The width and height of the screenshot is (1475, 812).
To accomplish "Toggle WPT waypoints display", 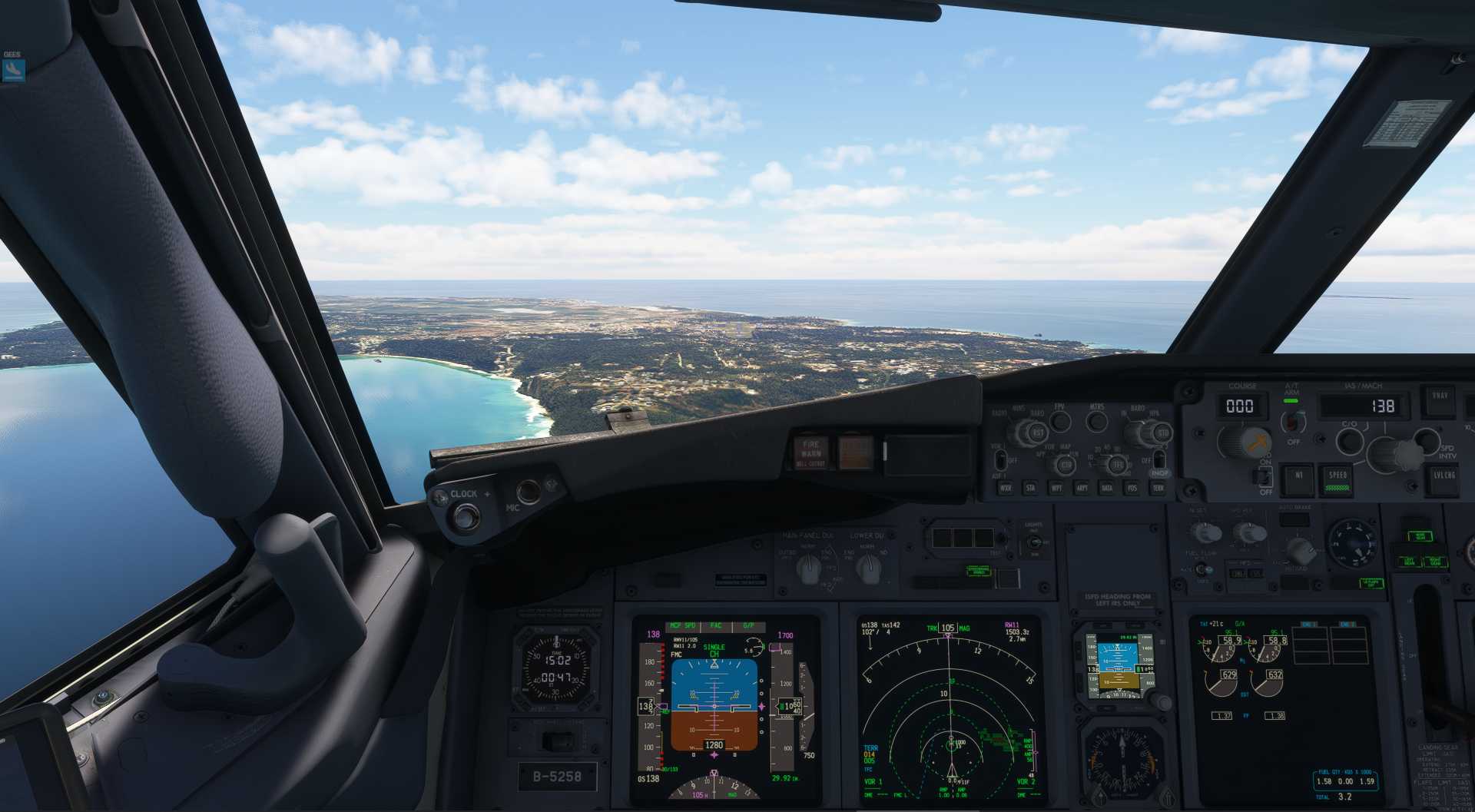I will 1056,488.
